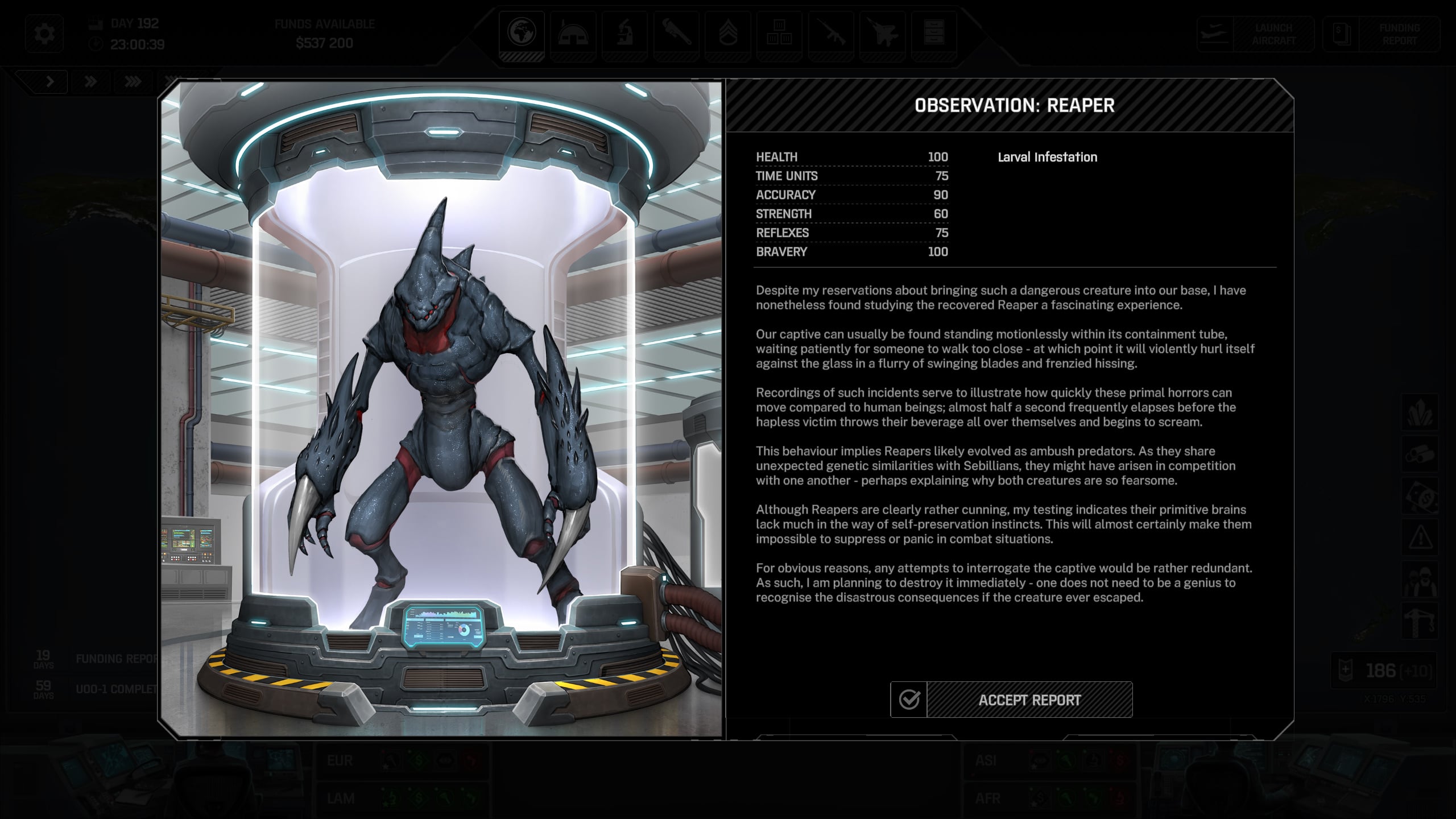The image size is (1456, 819).
Task: Open the fighter jet aircraft tab
Action: point(882,33)
